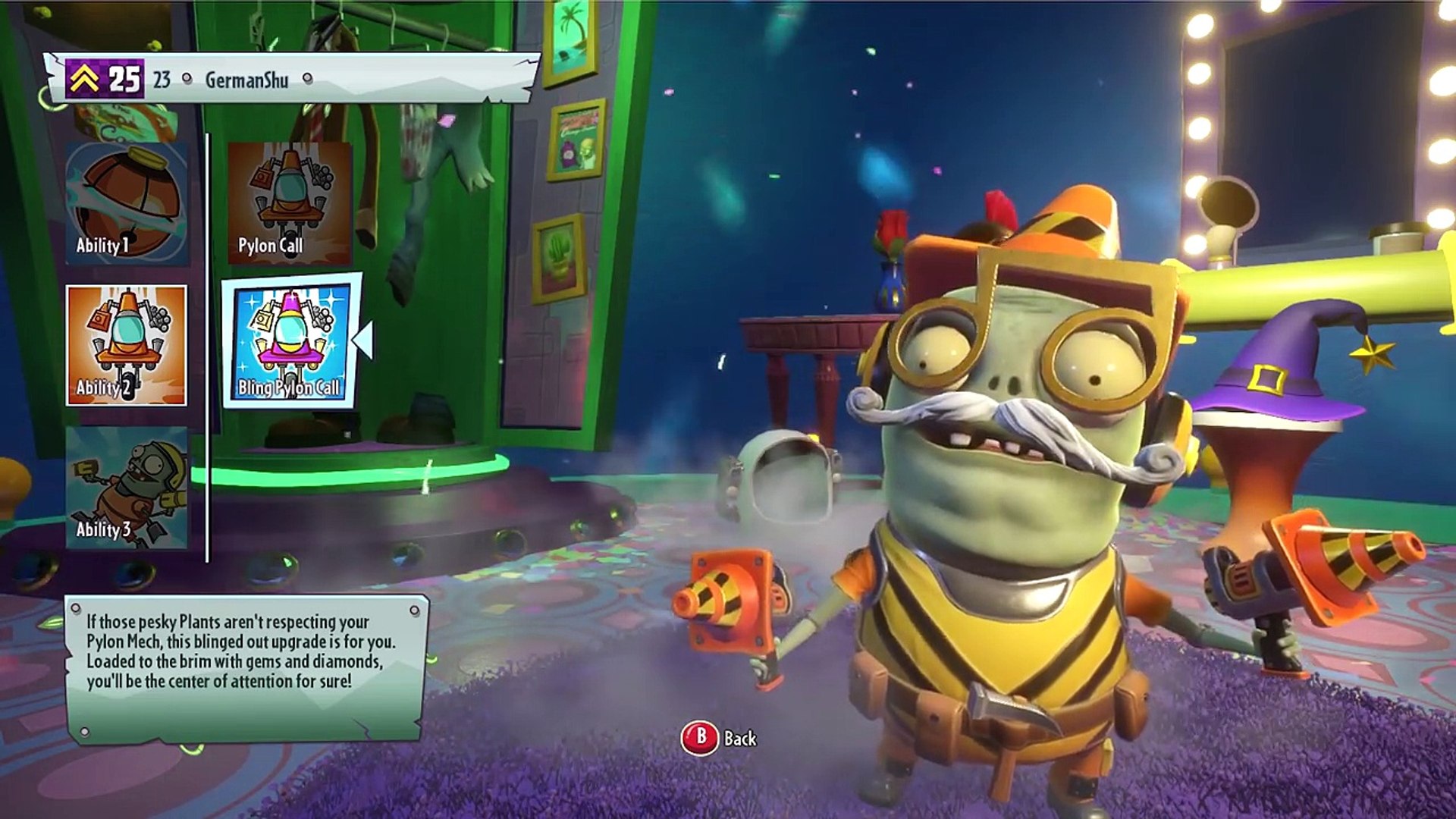Equip the Pylon Call ability

pos(290,203)
